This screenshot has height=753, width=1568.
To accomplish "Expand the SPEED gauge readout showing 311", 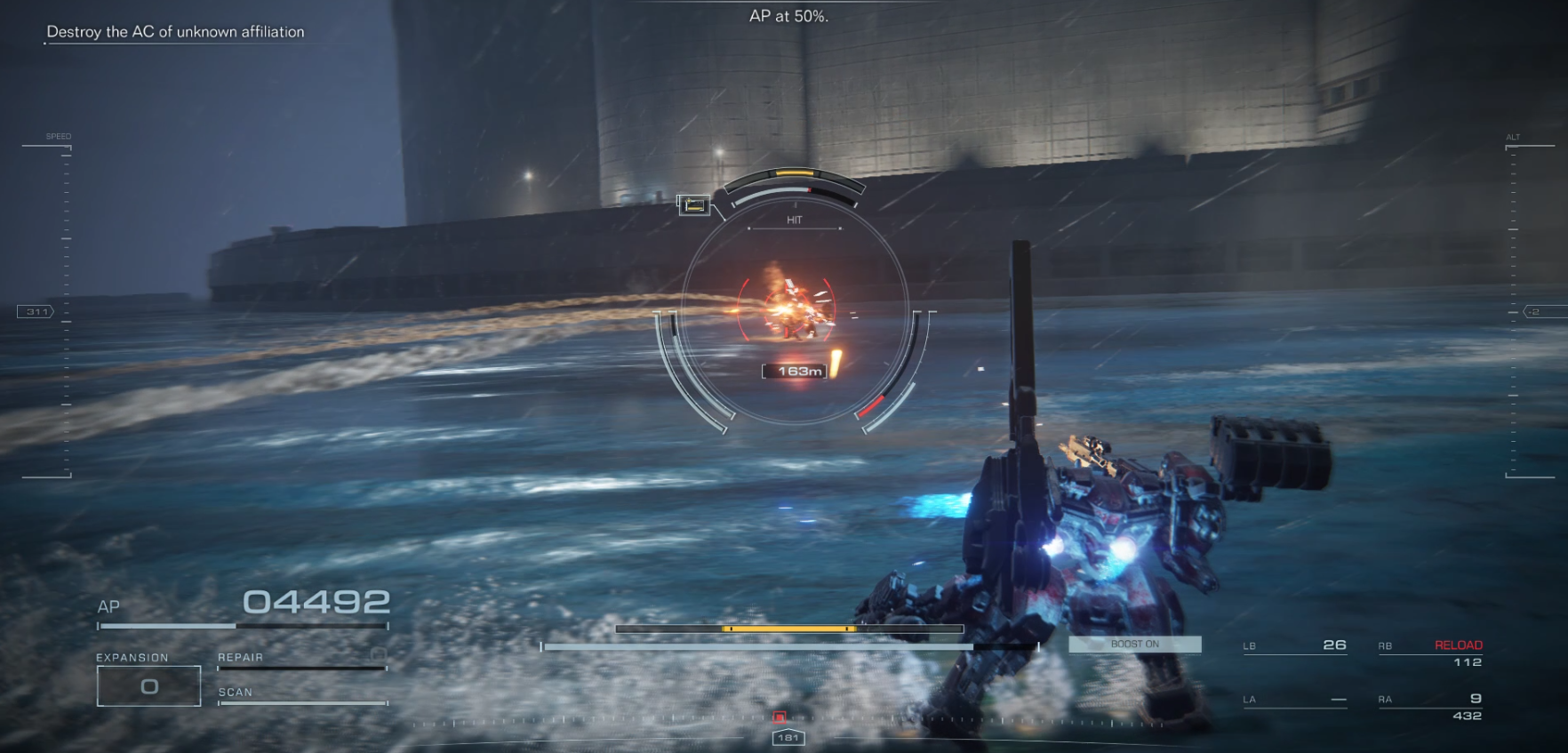I will coord(35,311).
